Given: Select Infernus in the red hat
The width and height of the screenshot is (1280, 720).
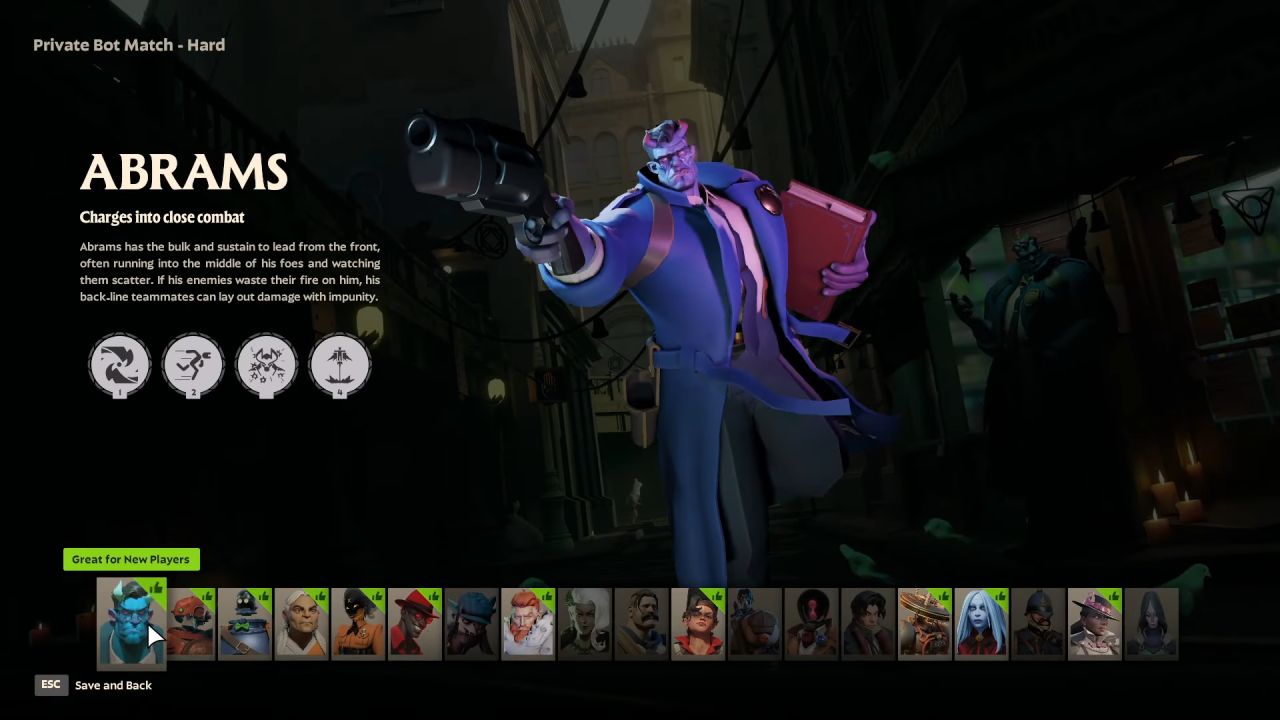Looking at the screenshot, I should [415, 623].
